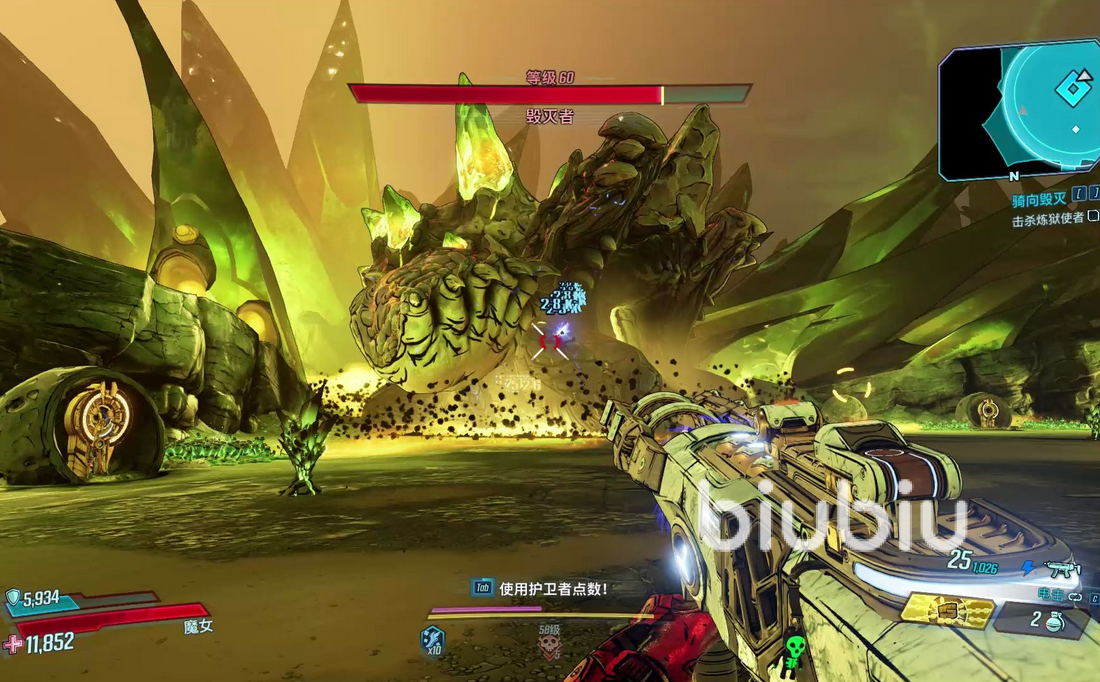Screen dimensions: 1100x682
Task: Click the x10 skill stack icon
Action: [433, 640]
